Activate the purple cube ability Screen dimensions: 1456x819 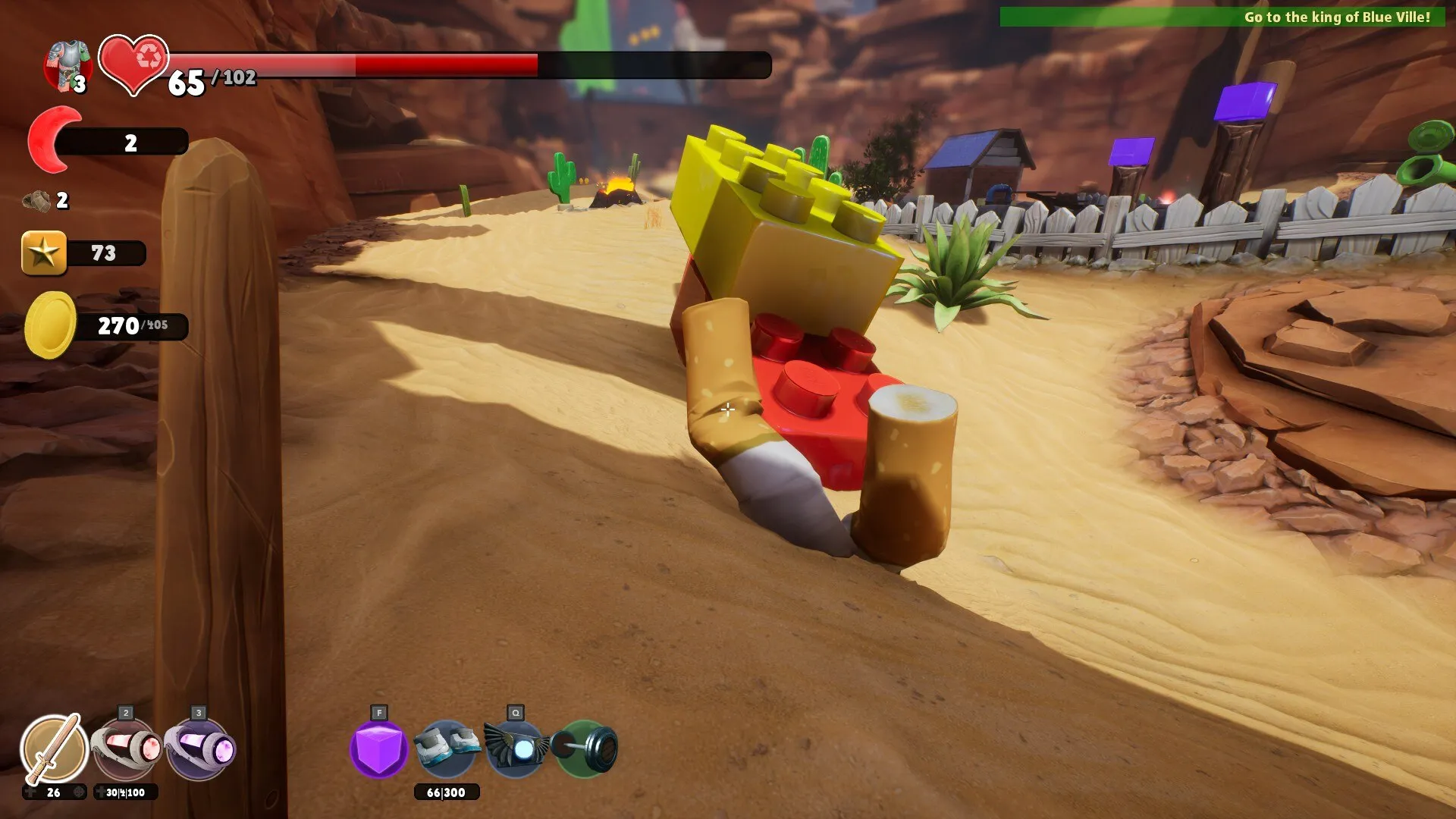pos(378,748)
